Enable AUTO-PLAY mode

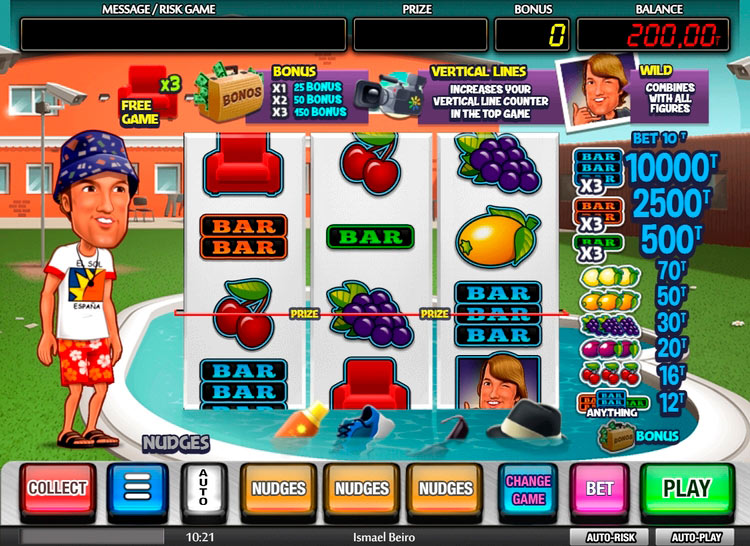tap(696, 537)
